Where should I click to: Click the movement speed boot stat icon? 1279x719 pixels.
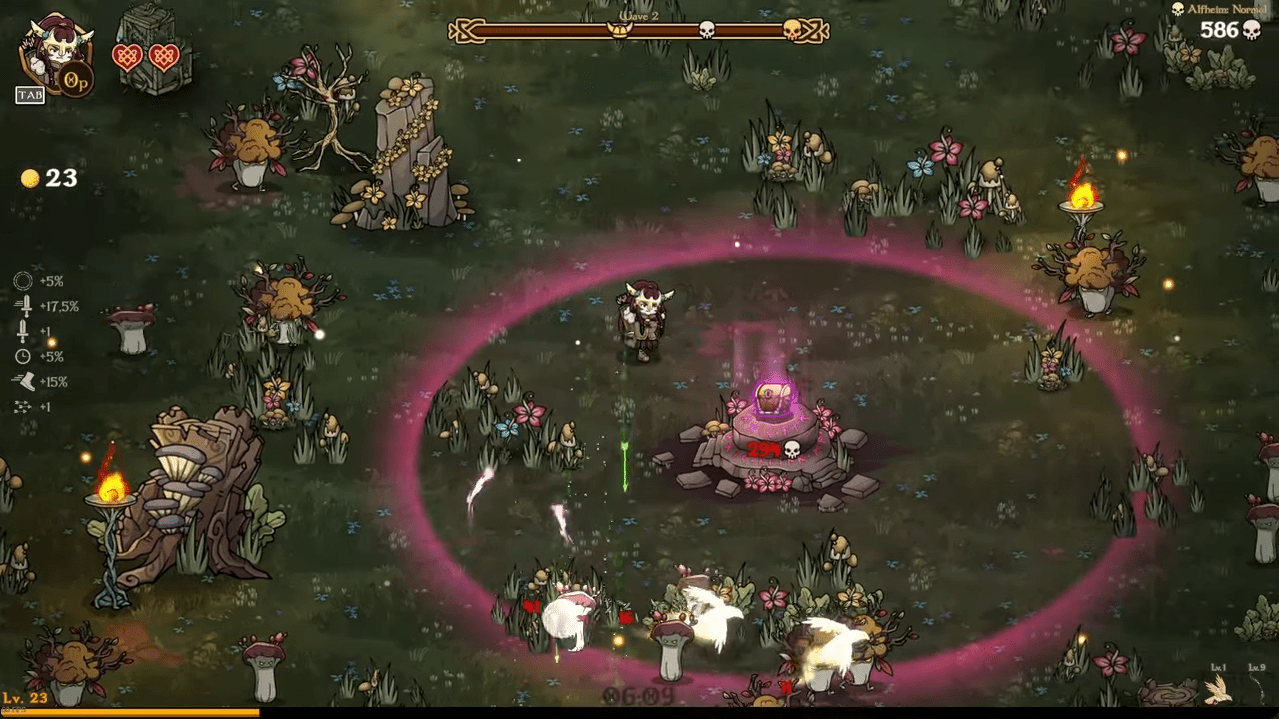(x=23, y=381)
